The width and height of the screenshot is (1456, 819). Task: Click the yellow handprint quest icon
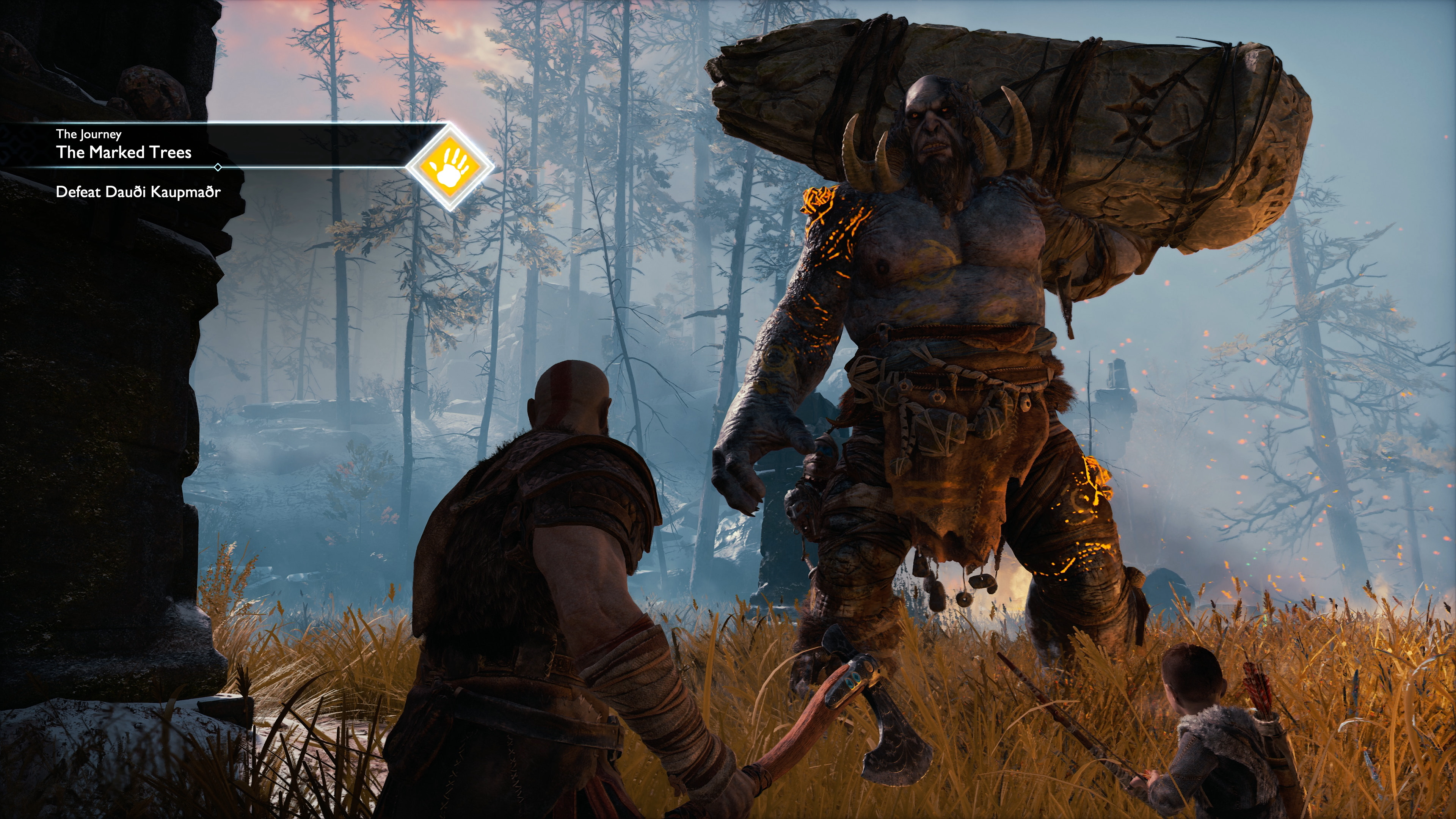pos(450,167)
